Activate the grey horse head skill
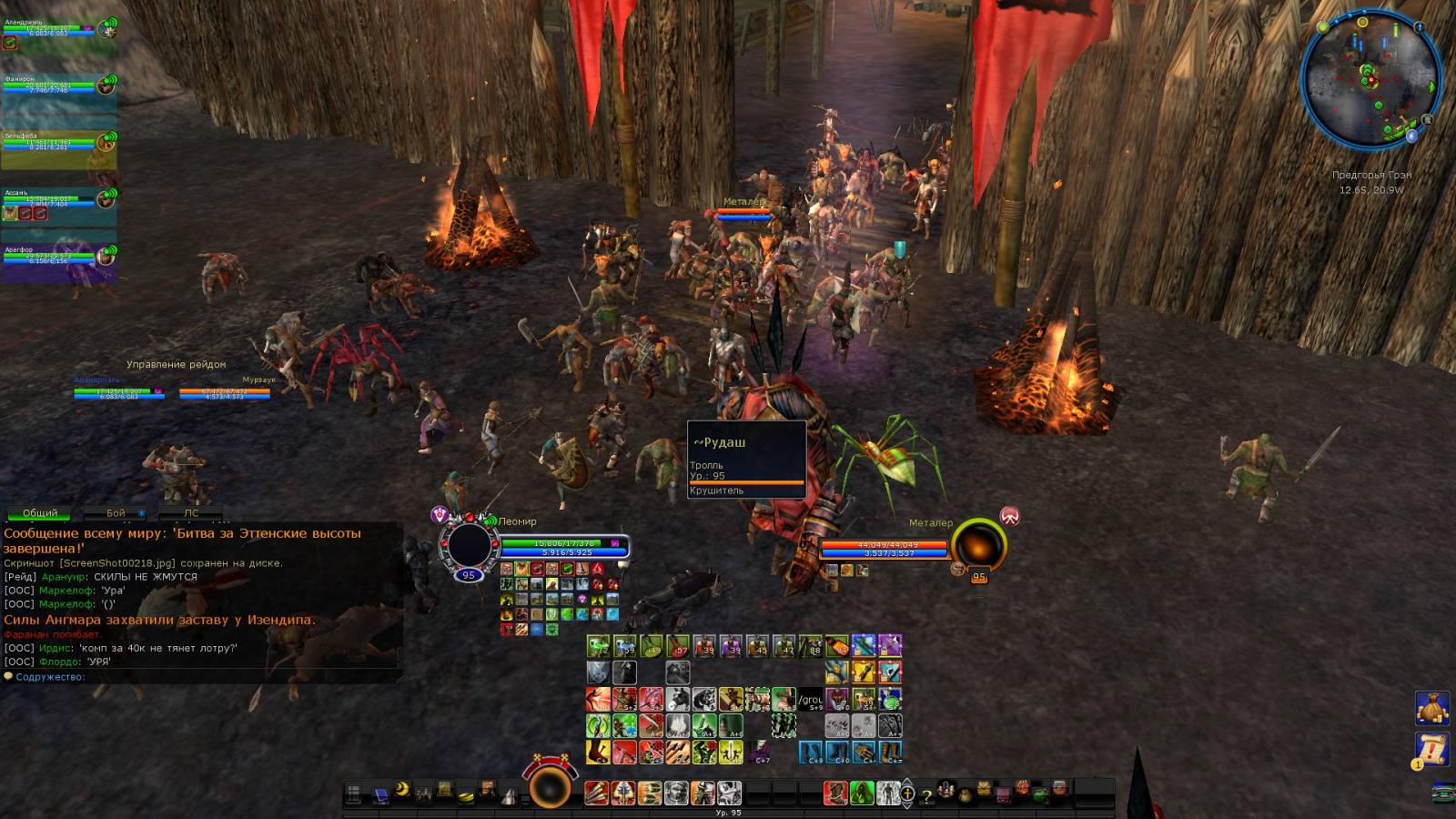 click(x=678, y=700)
